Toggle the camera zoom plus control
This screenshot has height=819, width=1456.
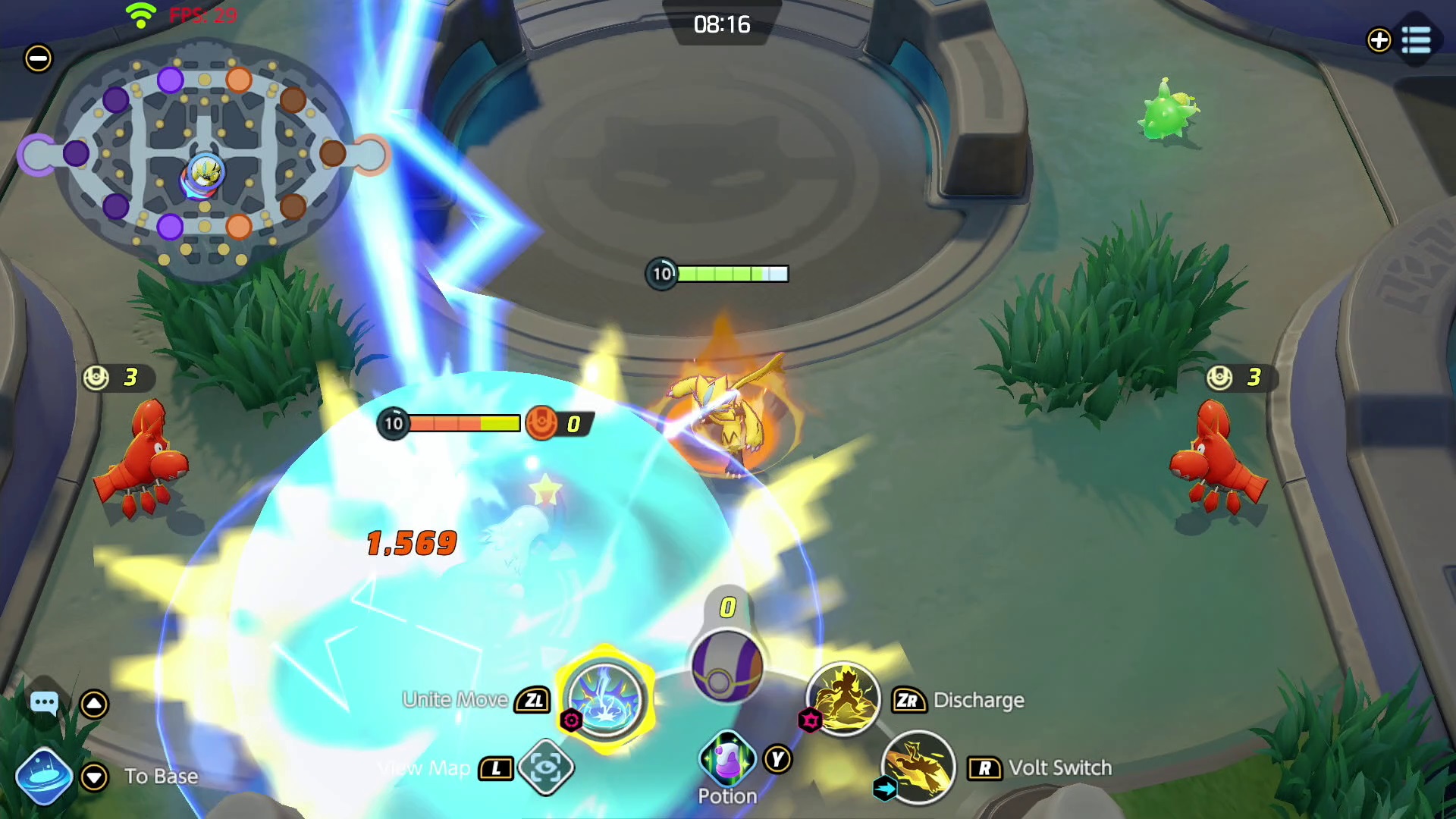1379,41
